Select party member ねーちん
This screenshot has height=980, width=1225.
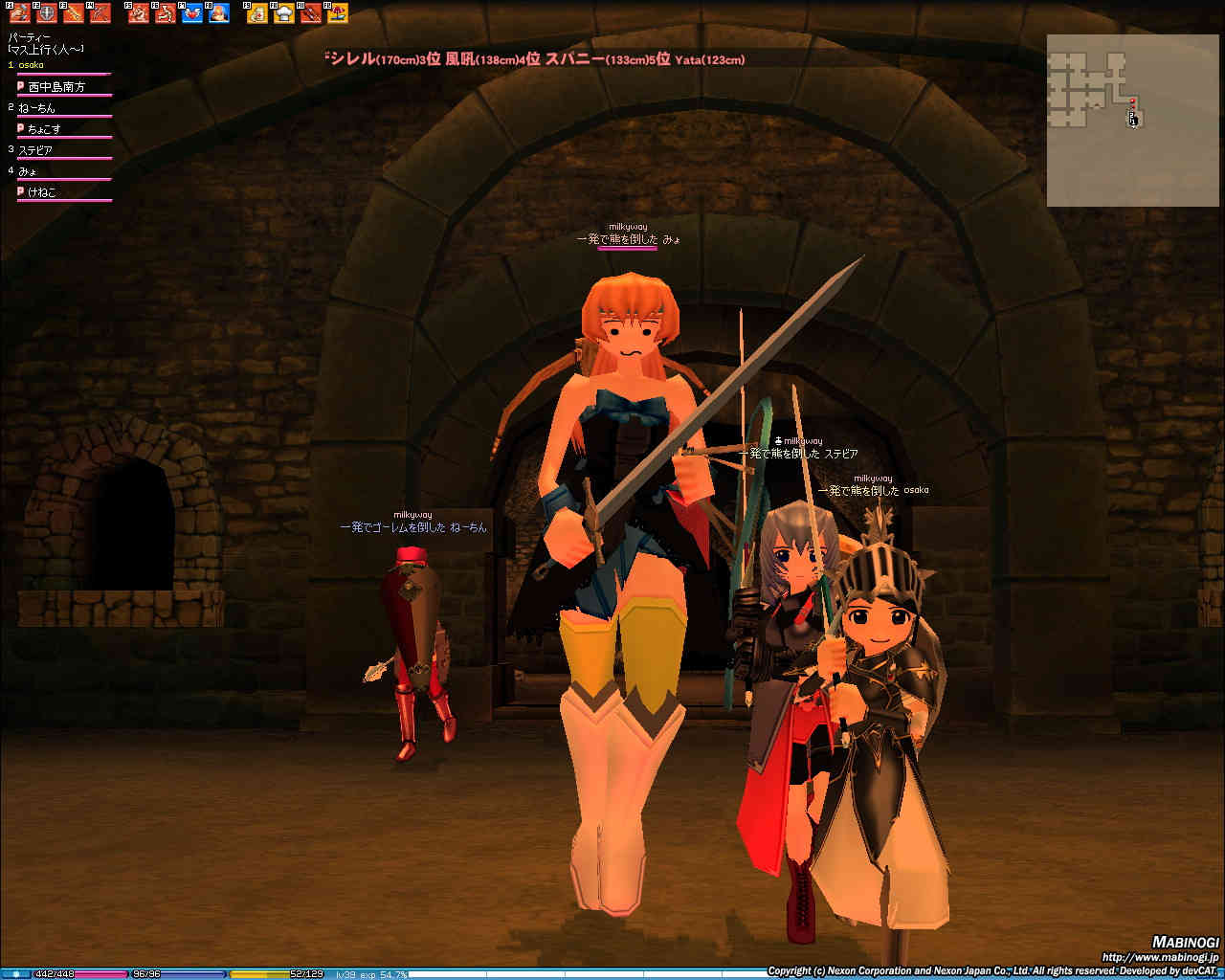[x=38, y=108]
